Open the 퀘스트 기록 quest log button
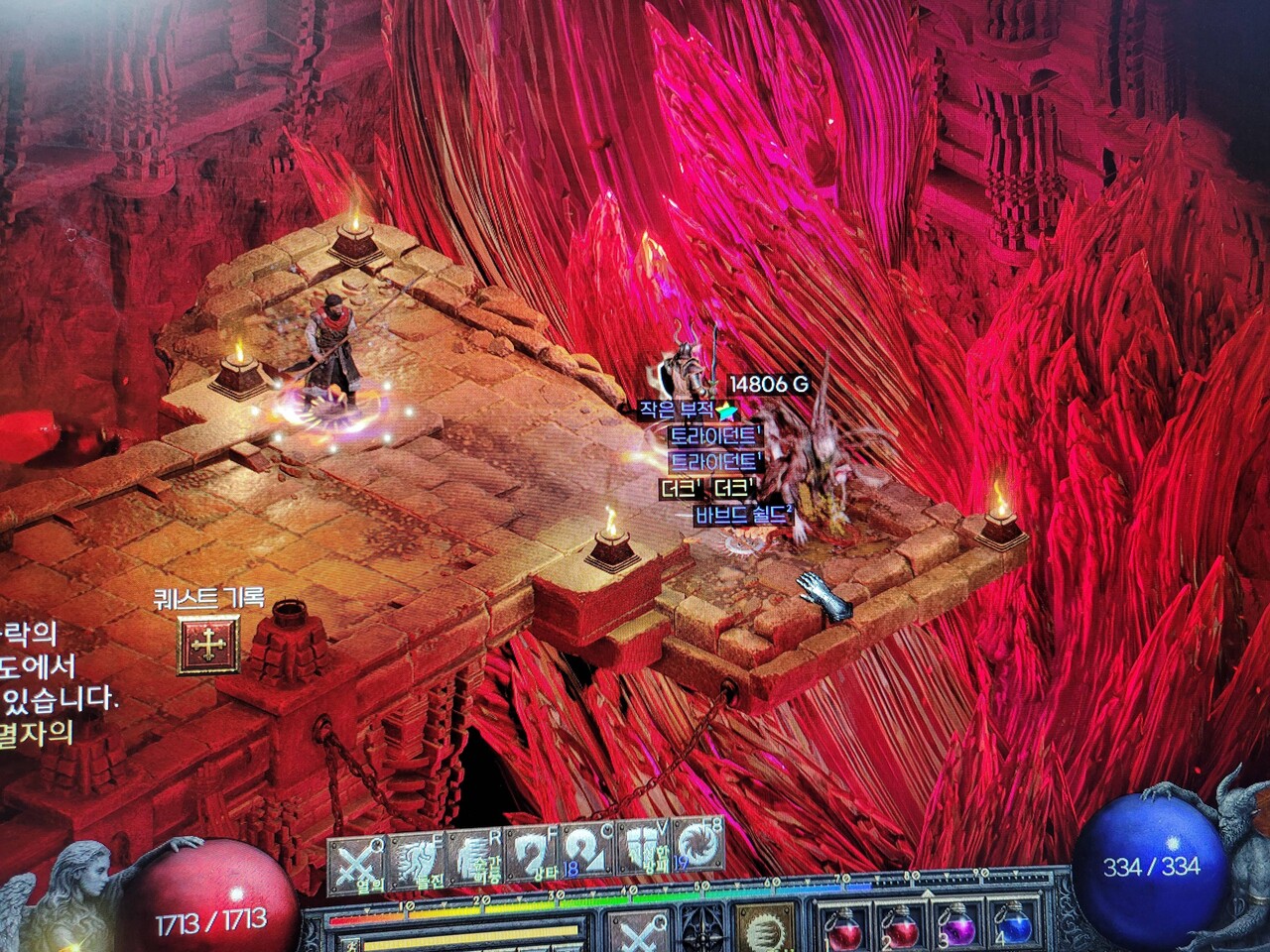Image resolution: width=1270 pixels, height=952 pixels. click(x=208, y=646)
